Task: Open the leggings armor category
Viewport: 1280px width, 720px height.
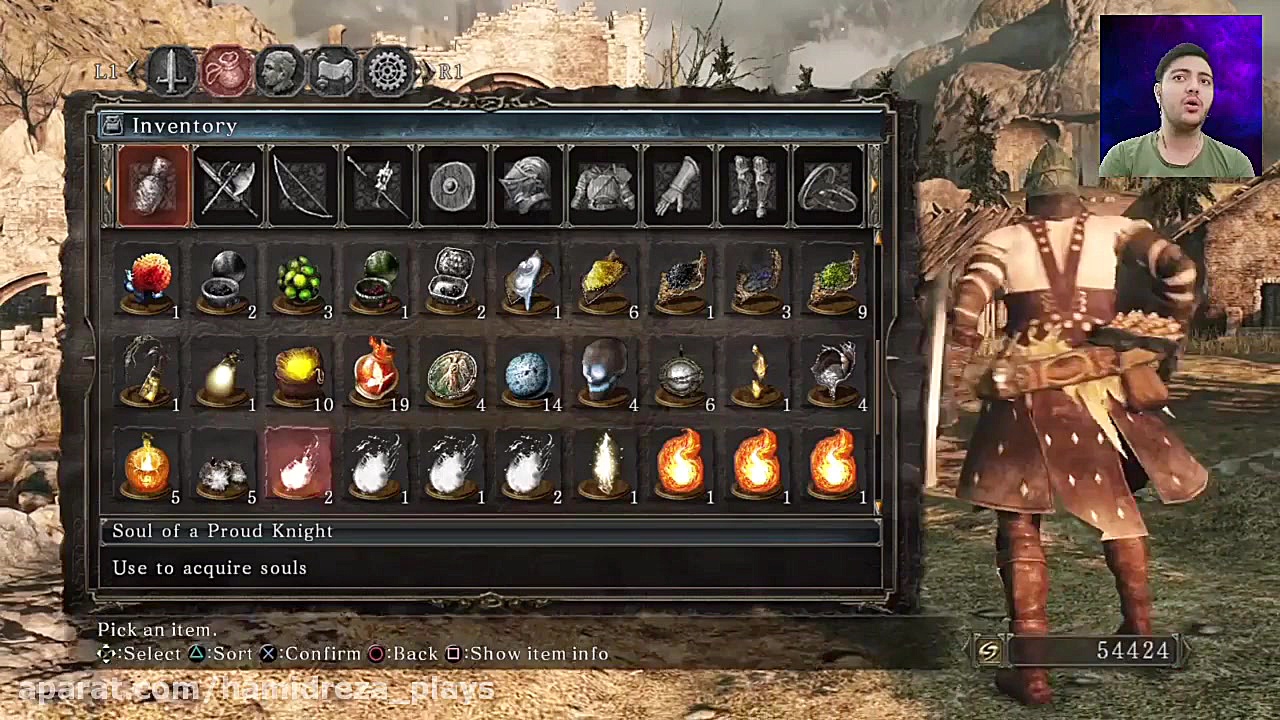Action: (x=752, y=186)
